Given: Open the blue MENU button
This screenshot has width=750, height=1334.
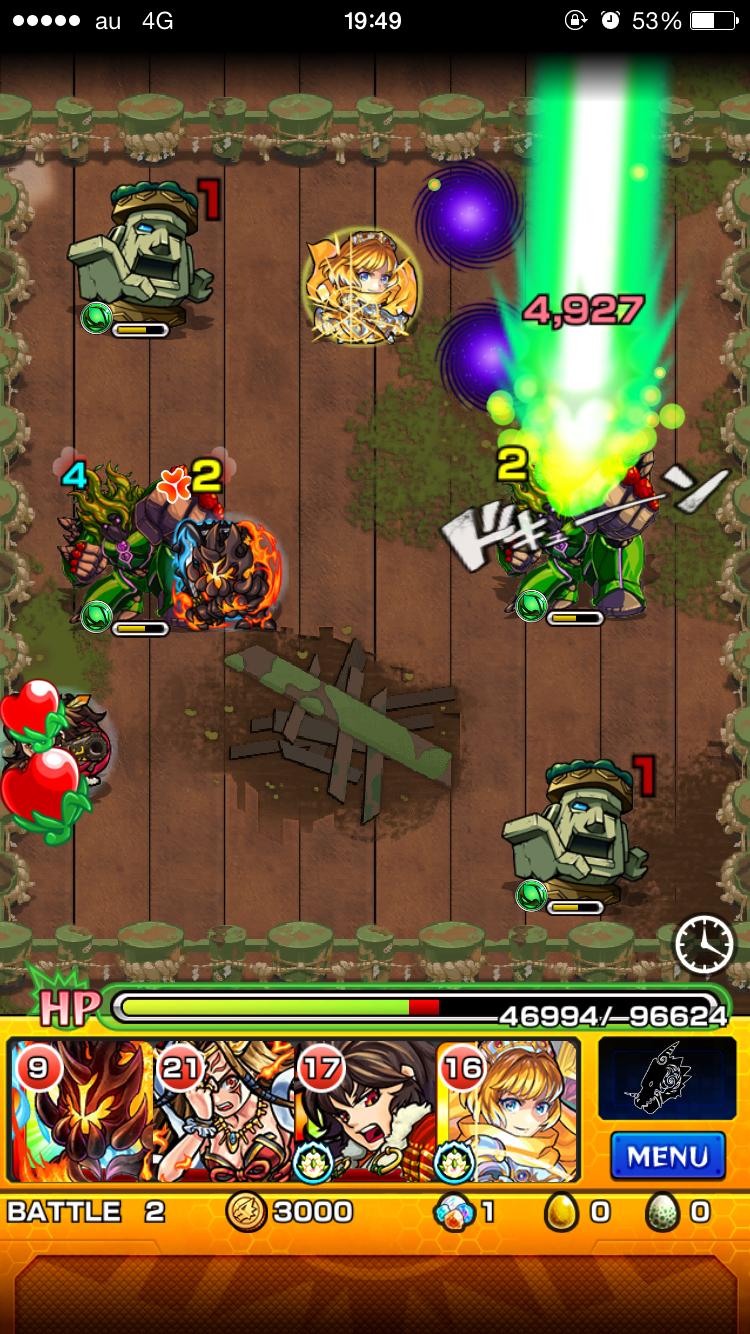Looking at the screenshot, I should (x=667, y=1157).
